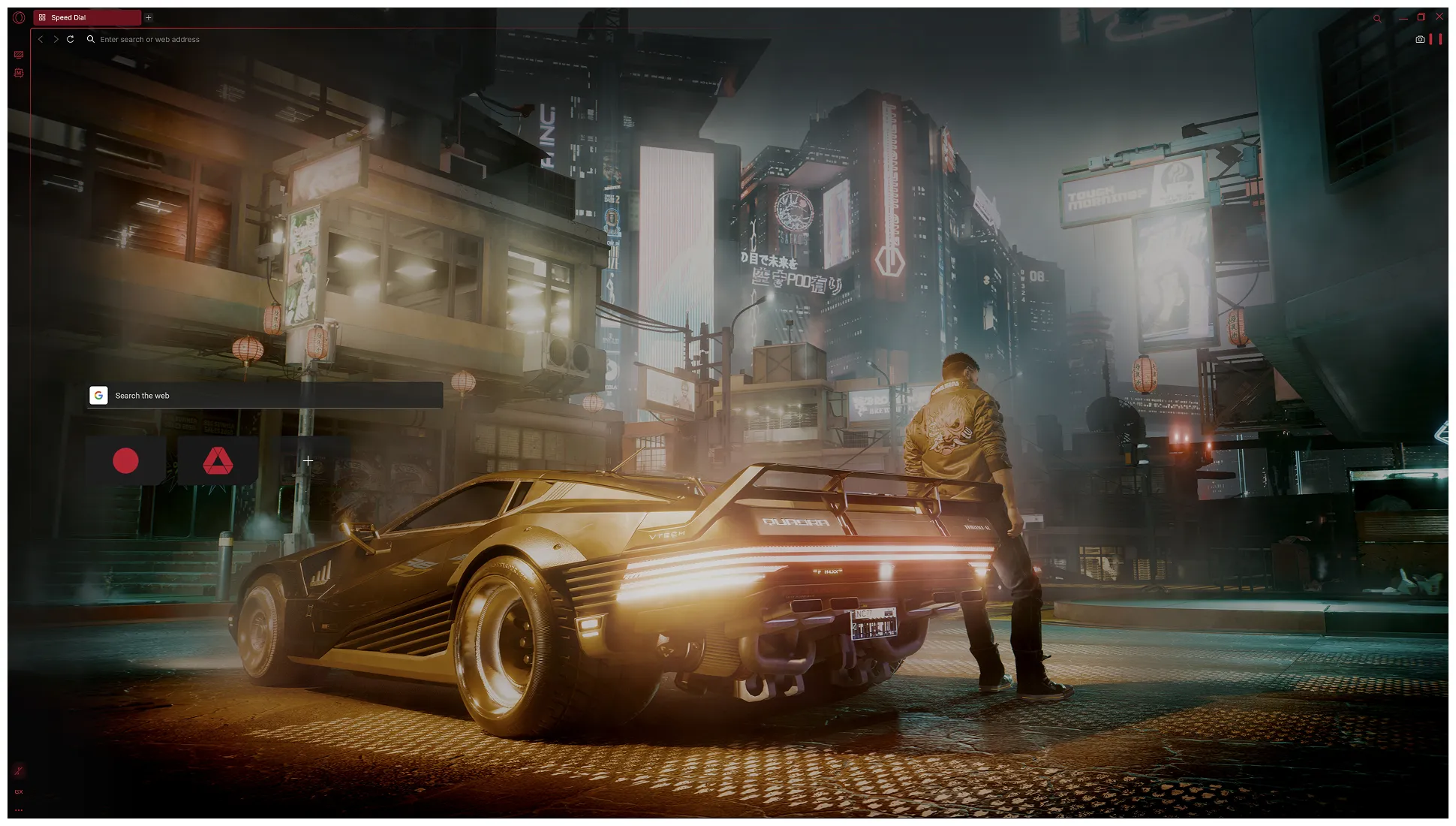Click the Search the web box

point(274,396)
